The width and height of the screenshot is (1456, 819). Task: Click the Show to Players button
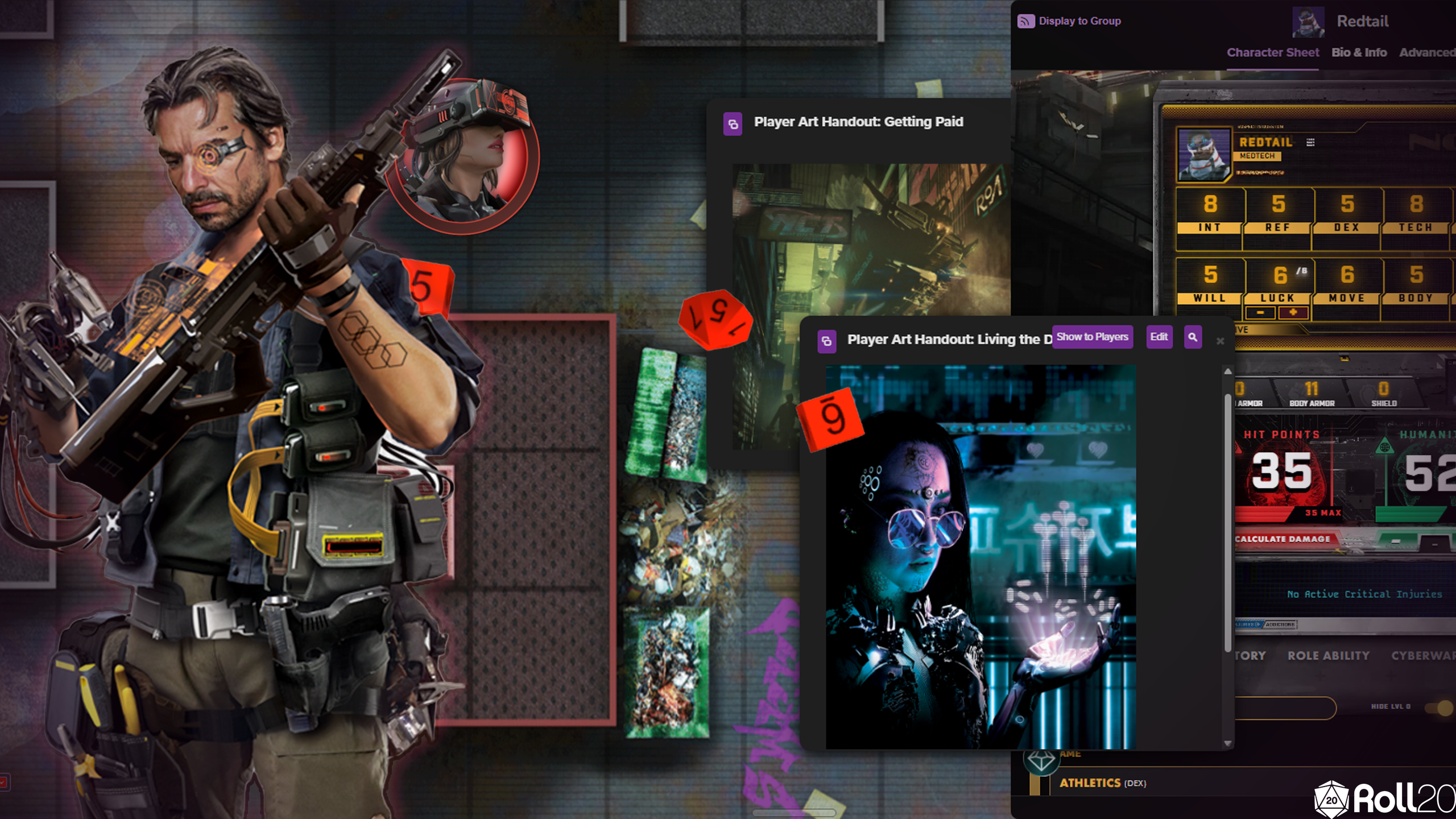tap(1093, 337)
